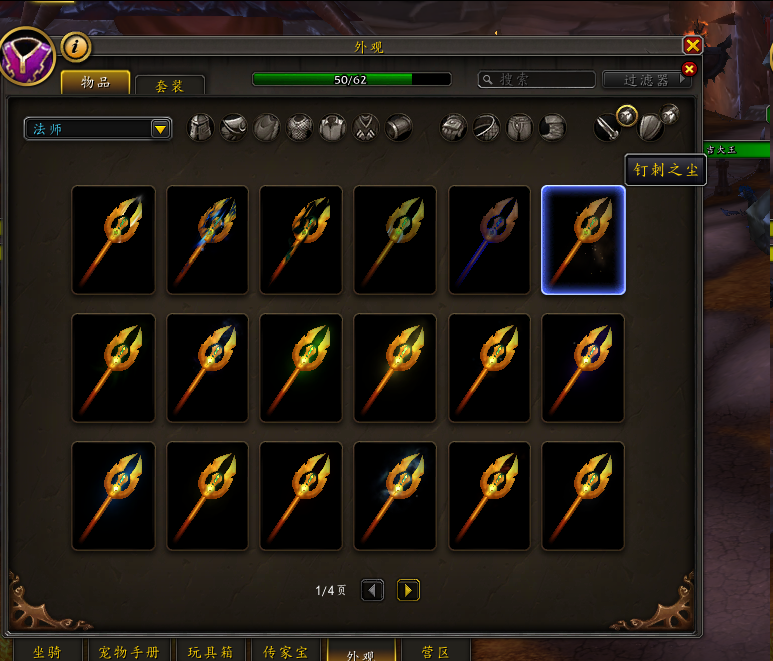The width and height of the screenshot is (773, 661).
Task: Switch to the 玩具箱 toy box tab
Action: tap(211, 651)
